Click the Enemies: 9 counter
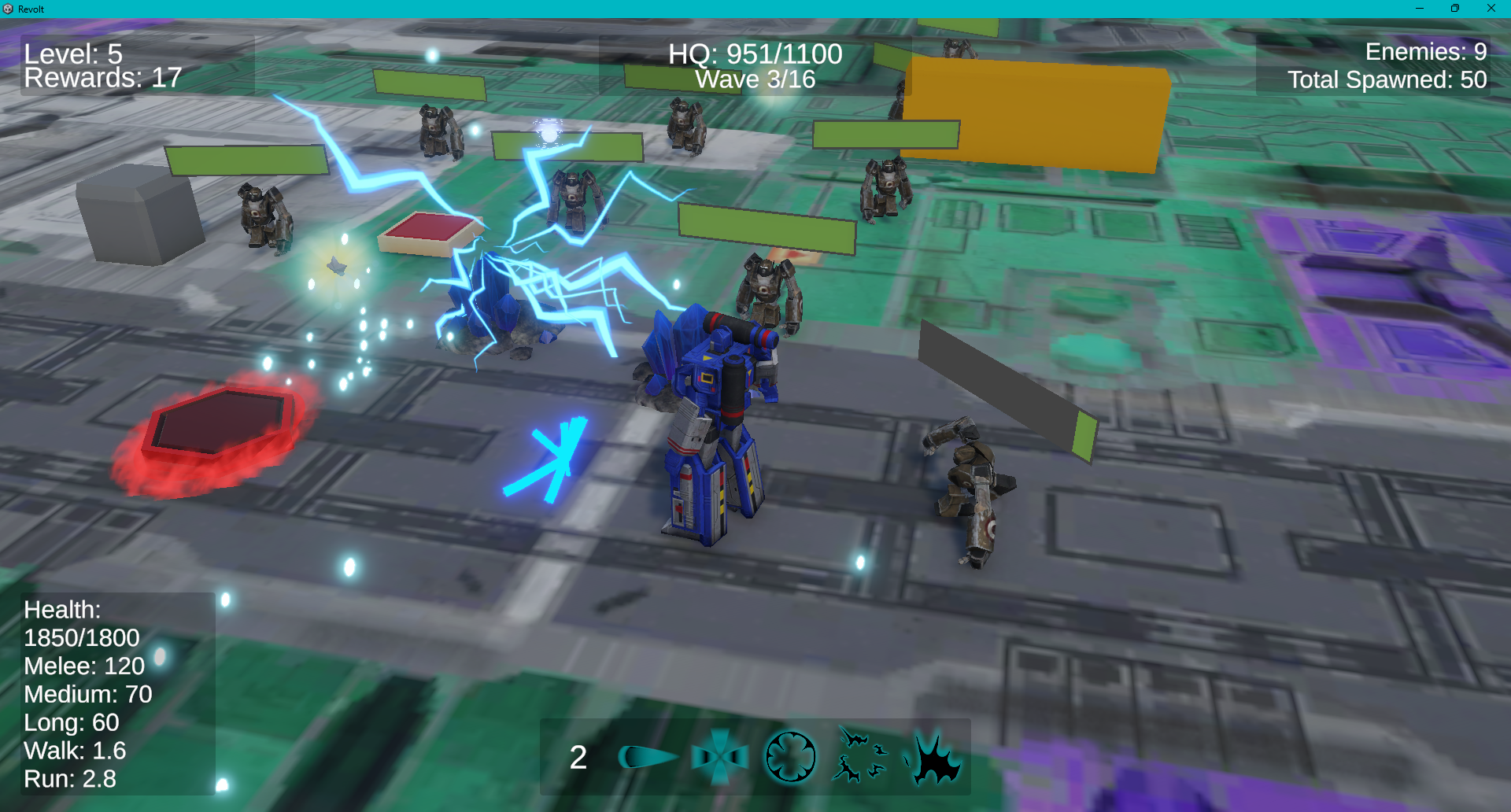Image resolution: width=1511 pixels, height=812 pixels. (1425, 52)
